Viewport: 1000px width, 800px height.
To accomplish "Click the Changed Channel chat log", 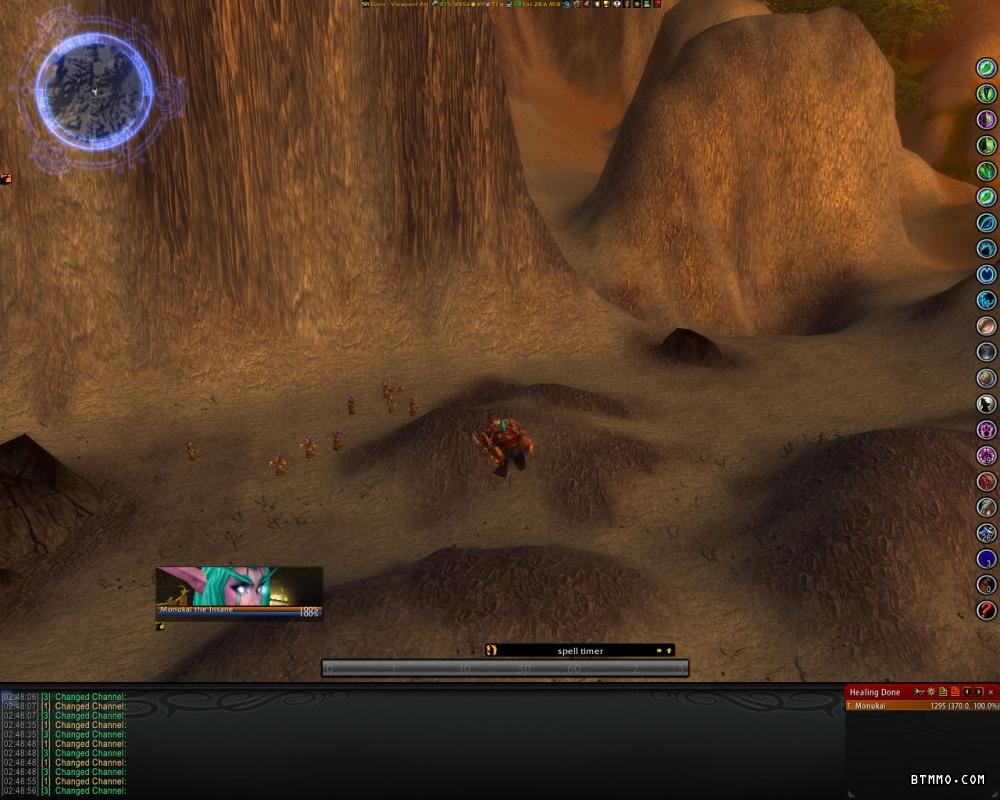I will coord(90,743).
